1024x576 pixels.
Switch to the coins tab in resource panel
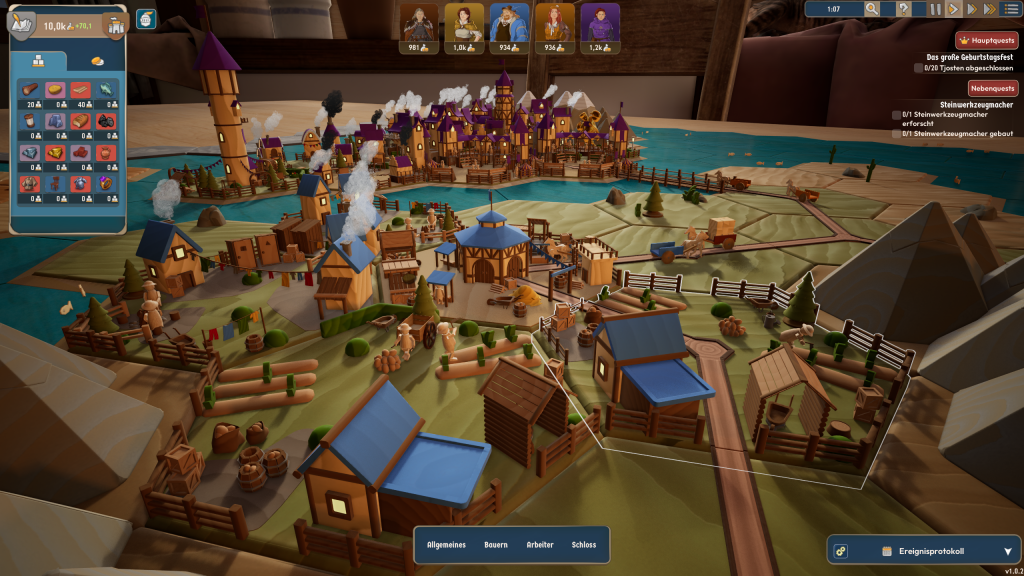point(97,61)
